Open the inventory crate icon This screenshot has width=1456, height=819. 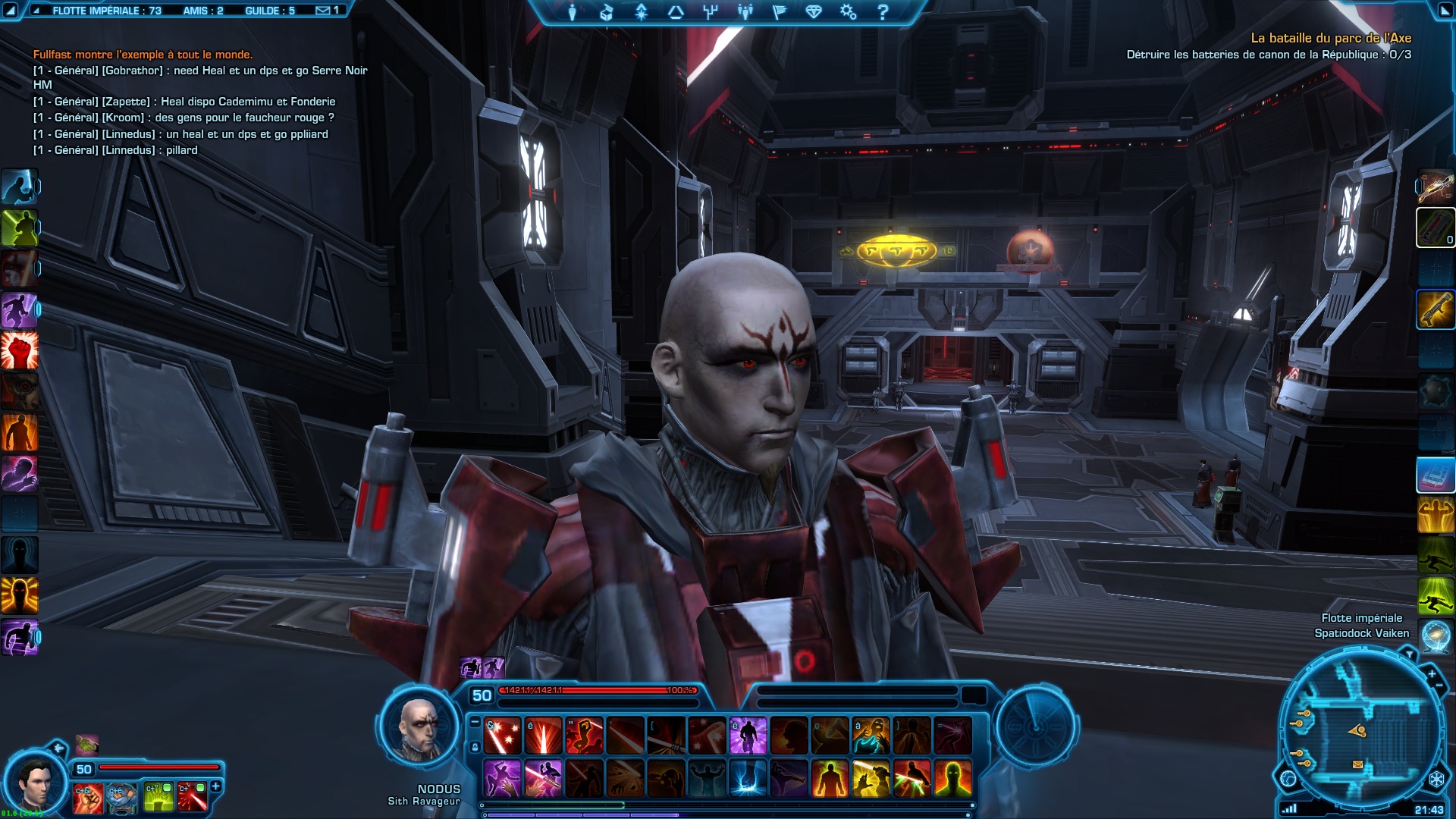pos(606,11)
